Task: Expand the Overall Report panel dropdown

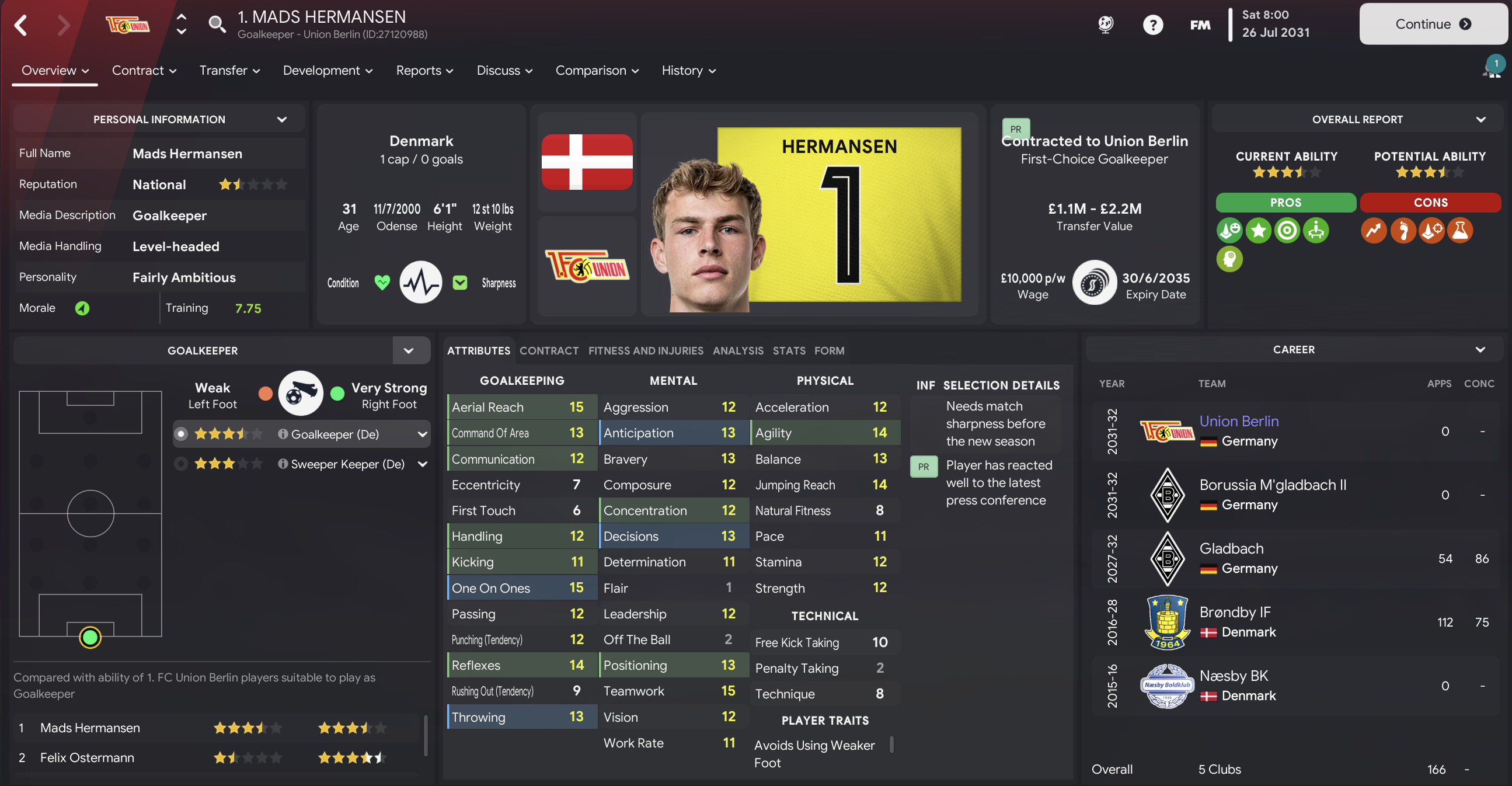Action: click(x=1480, y=119)
